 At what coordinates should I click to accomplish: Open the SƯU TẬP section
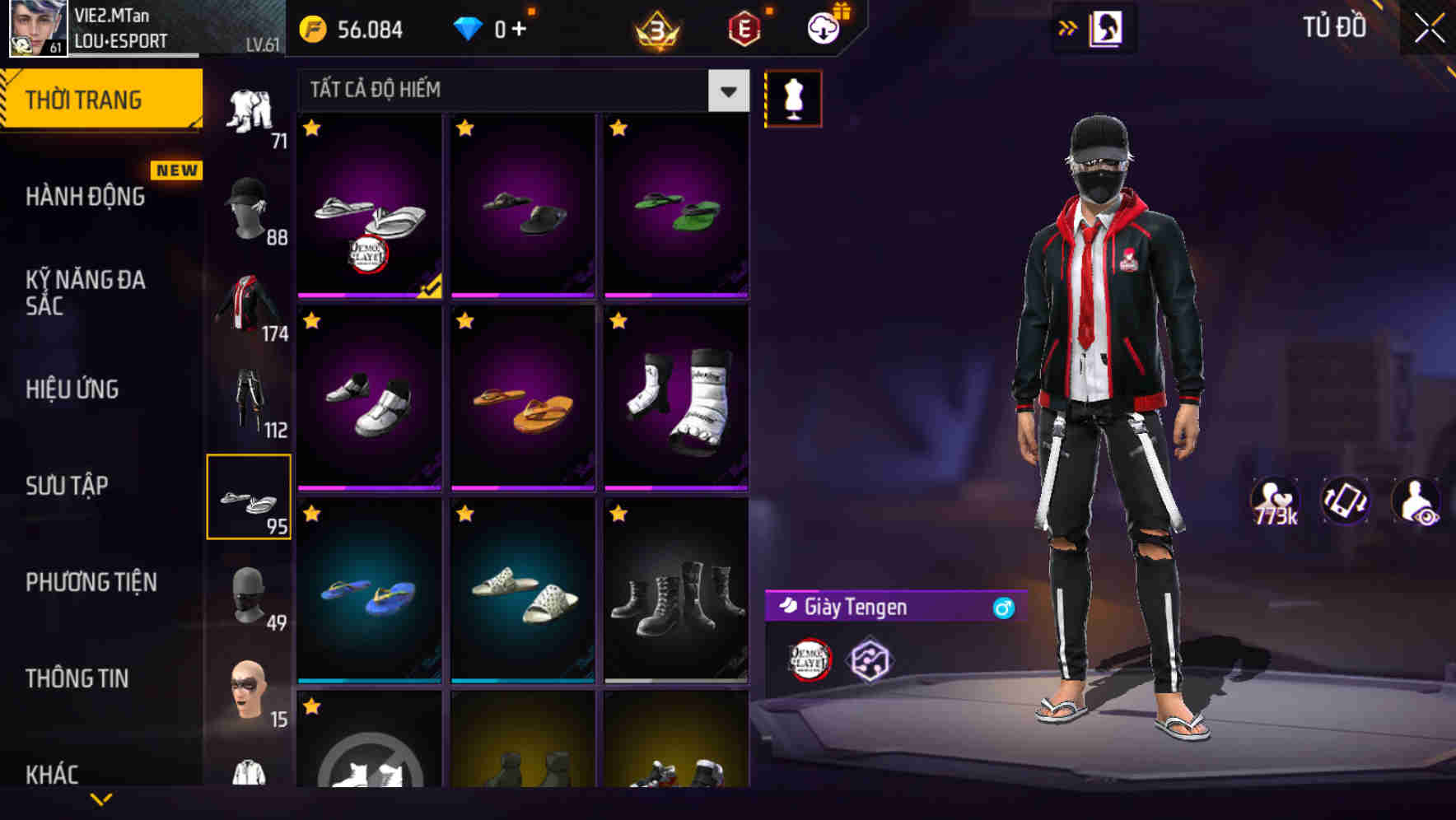pos(70,486)
